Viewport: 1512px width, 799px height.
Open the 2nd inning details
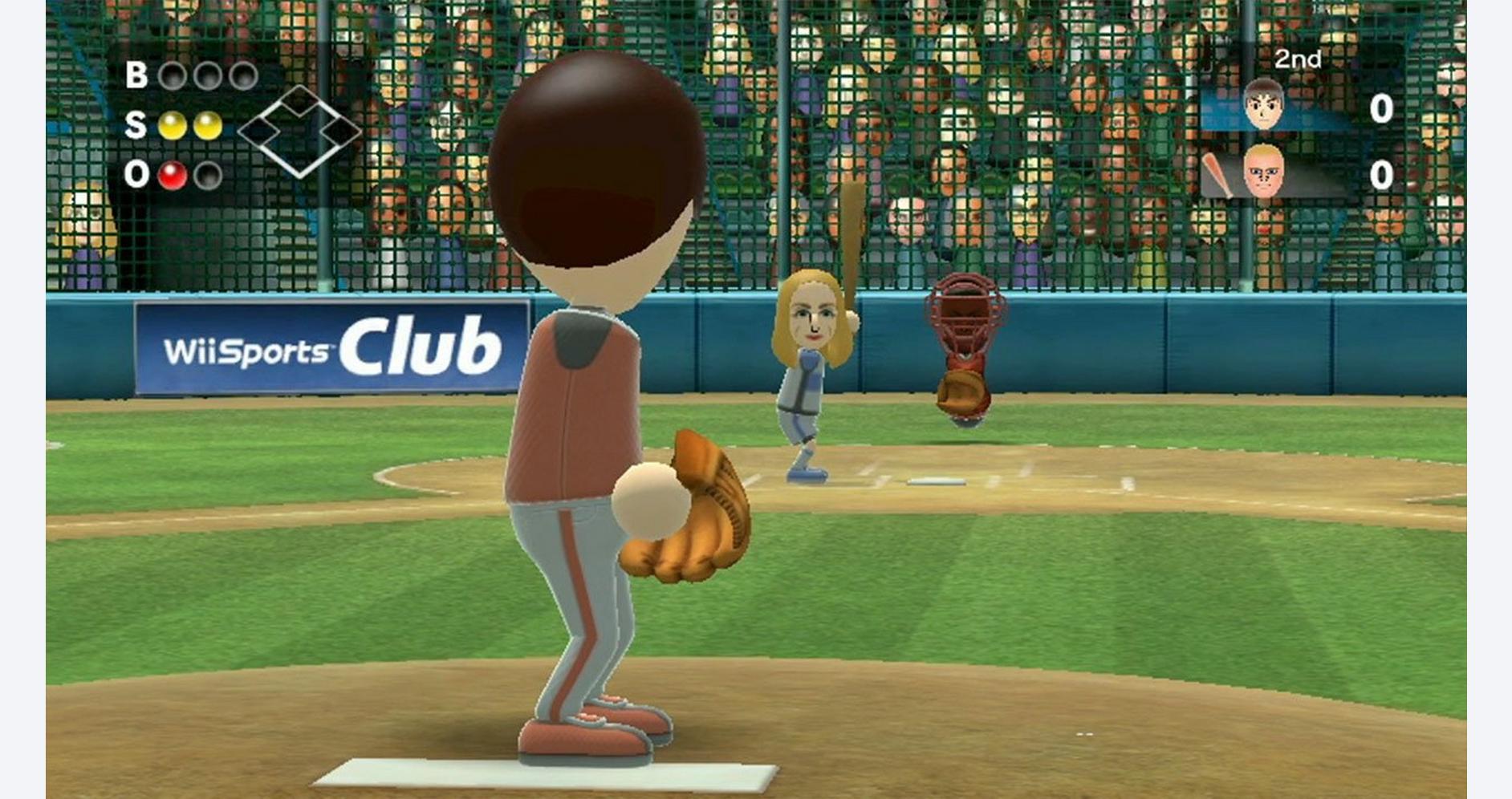(1298, 59)
